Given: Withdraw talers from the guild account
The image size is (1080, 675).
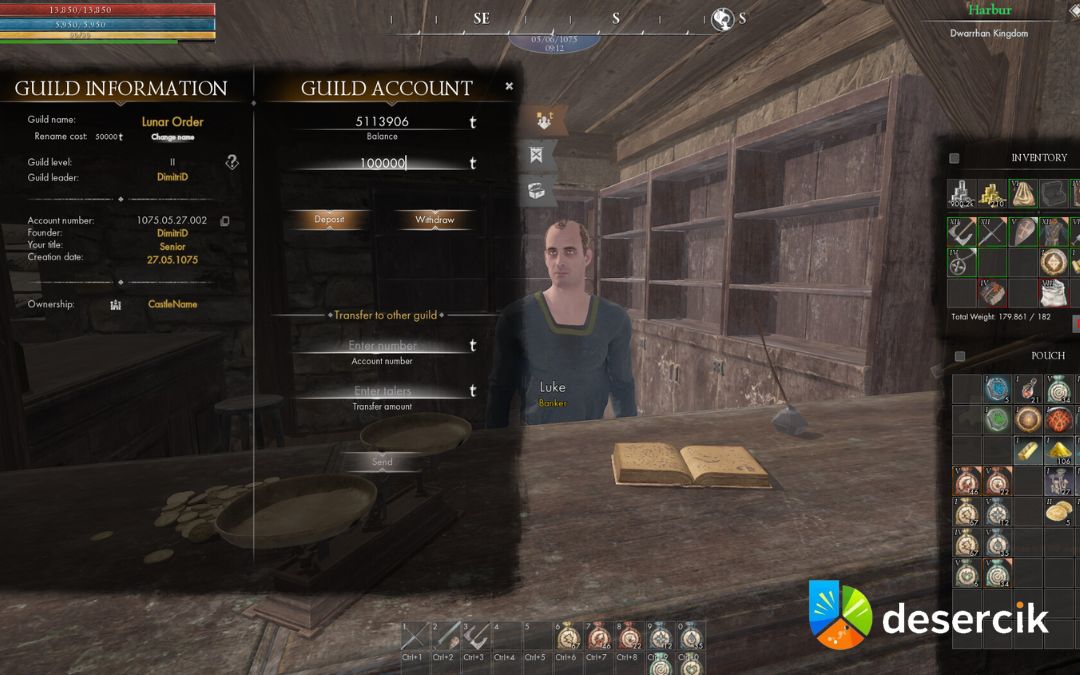Looking at the screenshot, I should point(434,219).
